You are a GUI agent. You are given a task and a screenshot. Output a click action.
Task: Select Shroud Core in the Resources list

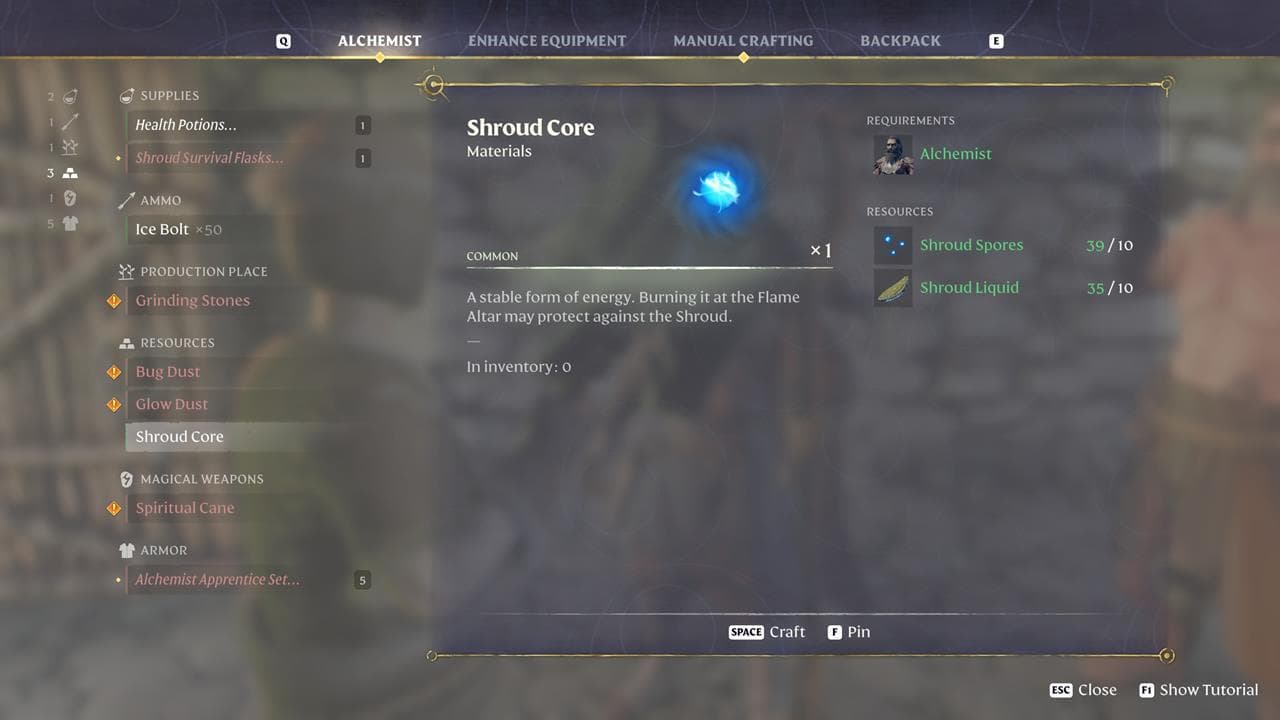179,436
